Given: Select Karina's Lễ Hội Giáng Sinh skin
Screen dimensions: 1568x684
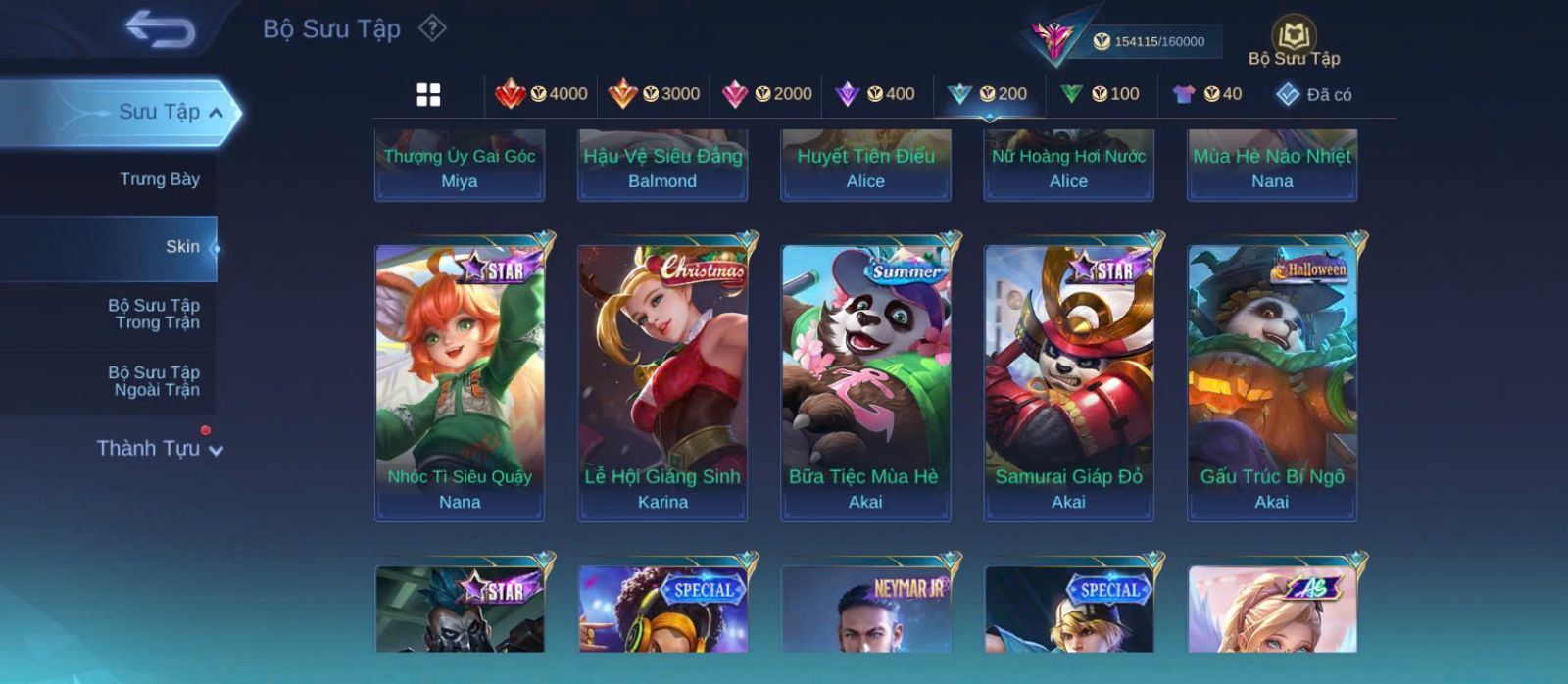Looking at the screenshot, I should (x=662, y=382).
